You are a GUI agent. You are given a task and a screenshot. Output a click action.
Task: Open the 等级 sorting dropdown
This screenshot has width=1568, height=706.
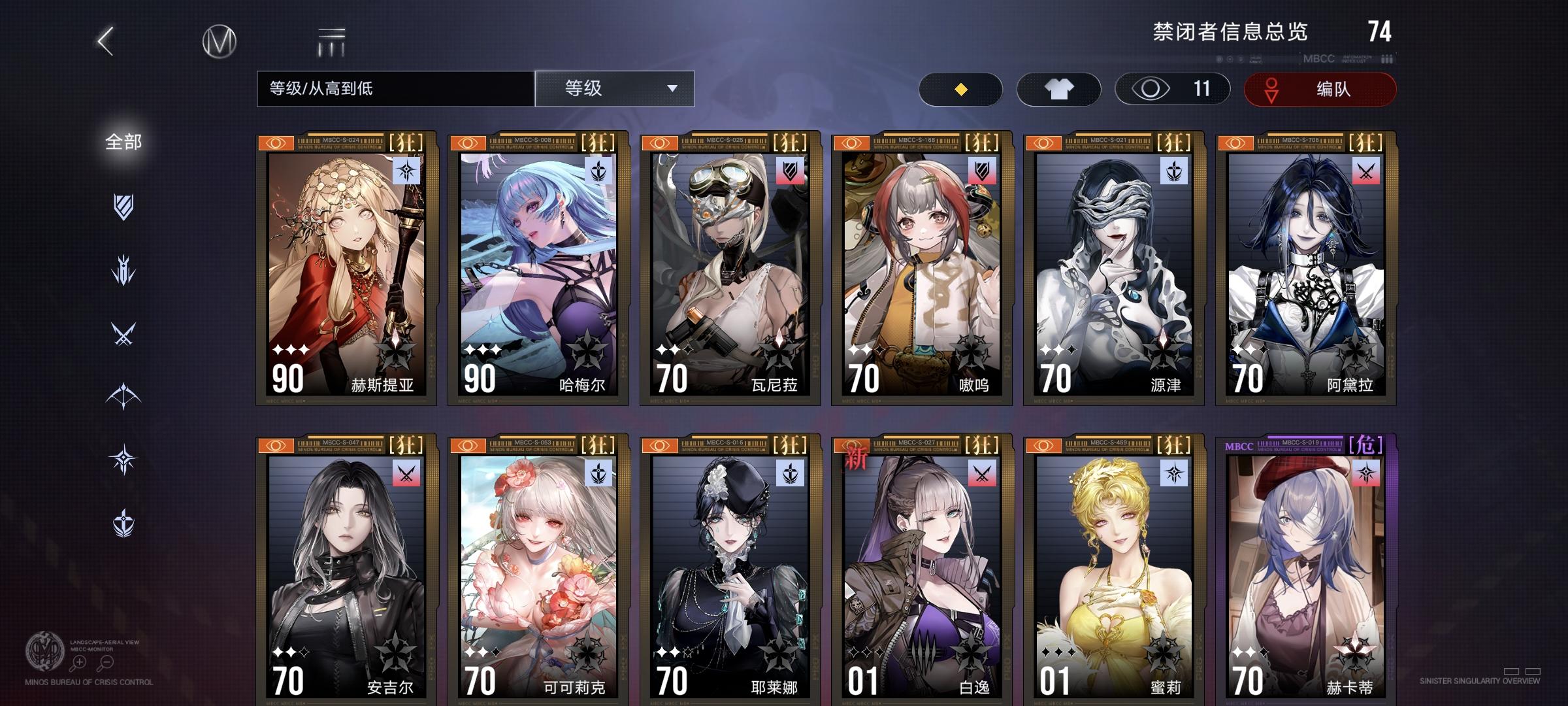tap(615, 89)
